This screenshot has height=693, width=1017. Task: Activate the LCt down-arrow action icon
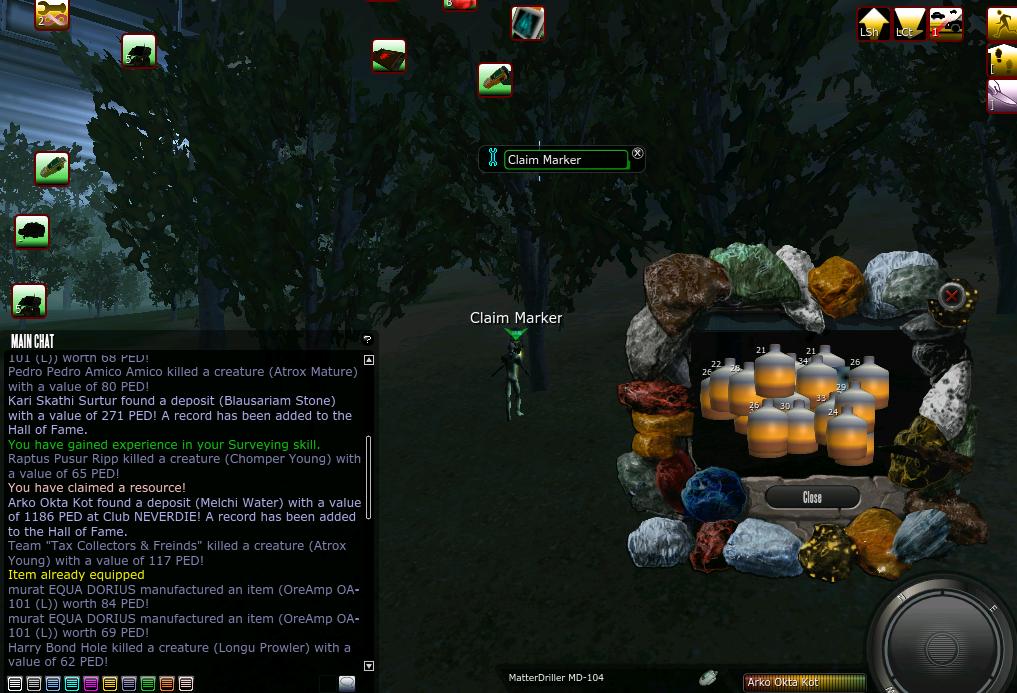point(909,23)
